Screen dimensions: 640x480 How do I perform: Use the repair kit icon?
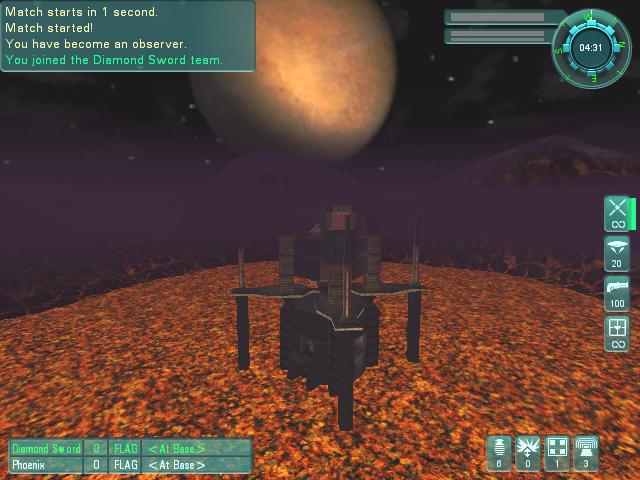click(x=557, y=452)
